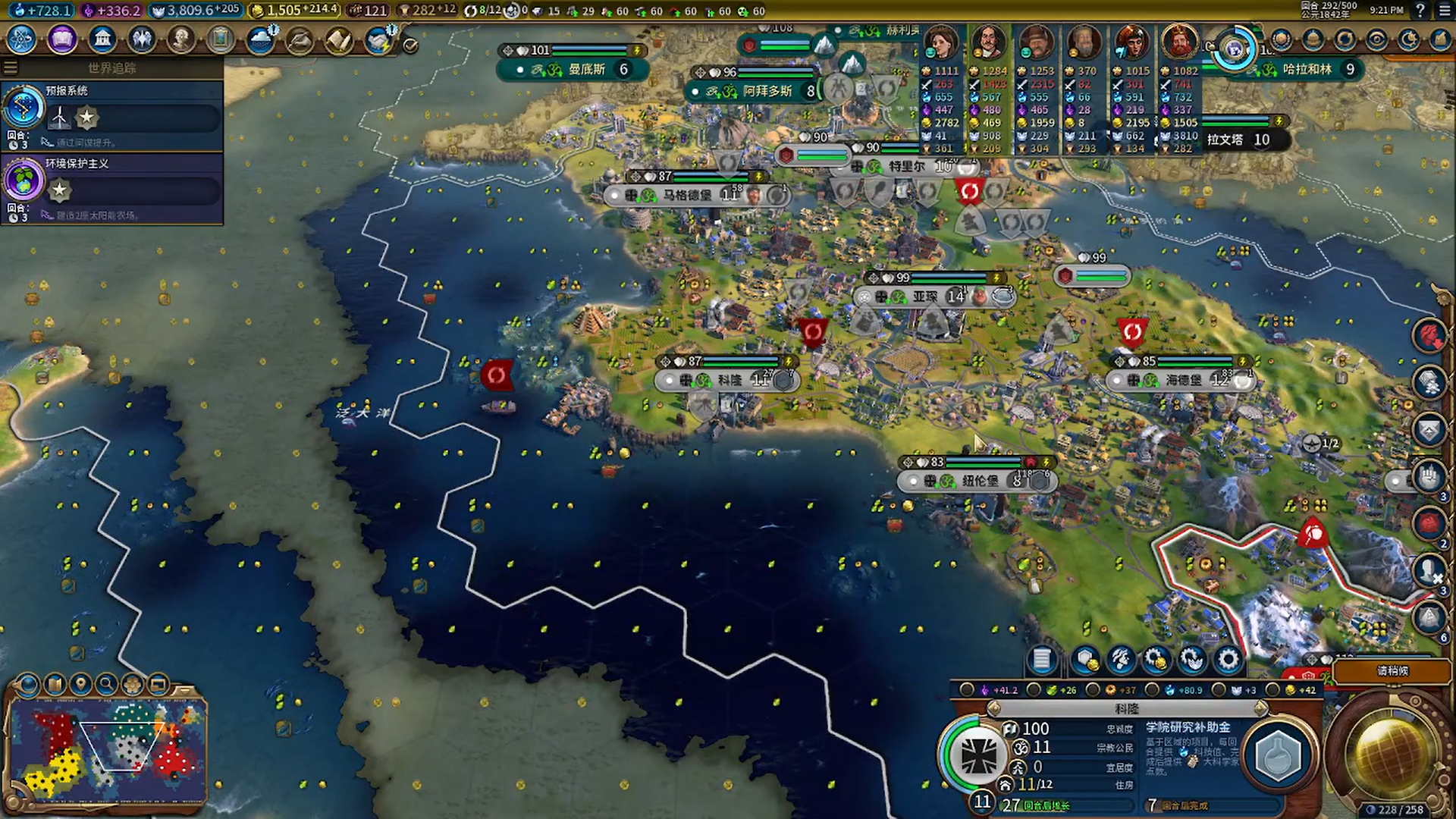This screenshot has height=819, width=1456.
Task: Open the top-right hamburger game menu
Action: point(1445,11)
